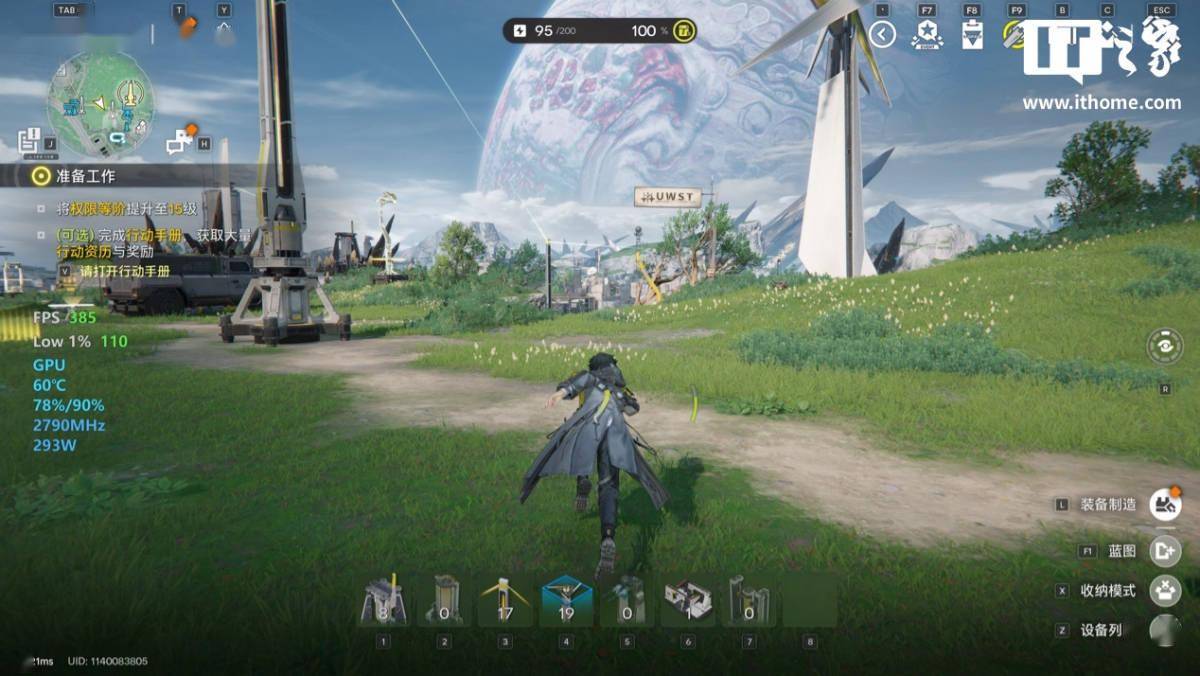Open the clipboard operation manual icon
This screenshot has height=676, width=1200.
(972, 35)
